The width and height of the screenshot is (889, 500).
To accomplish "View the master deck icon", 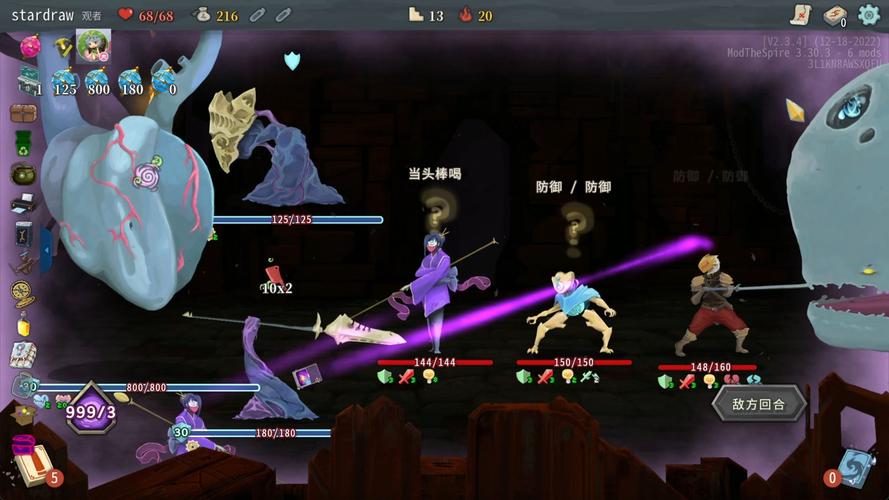I will tap(834, 15).
